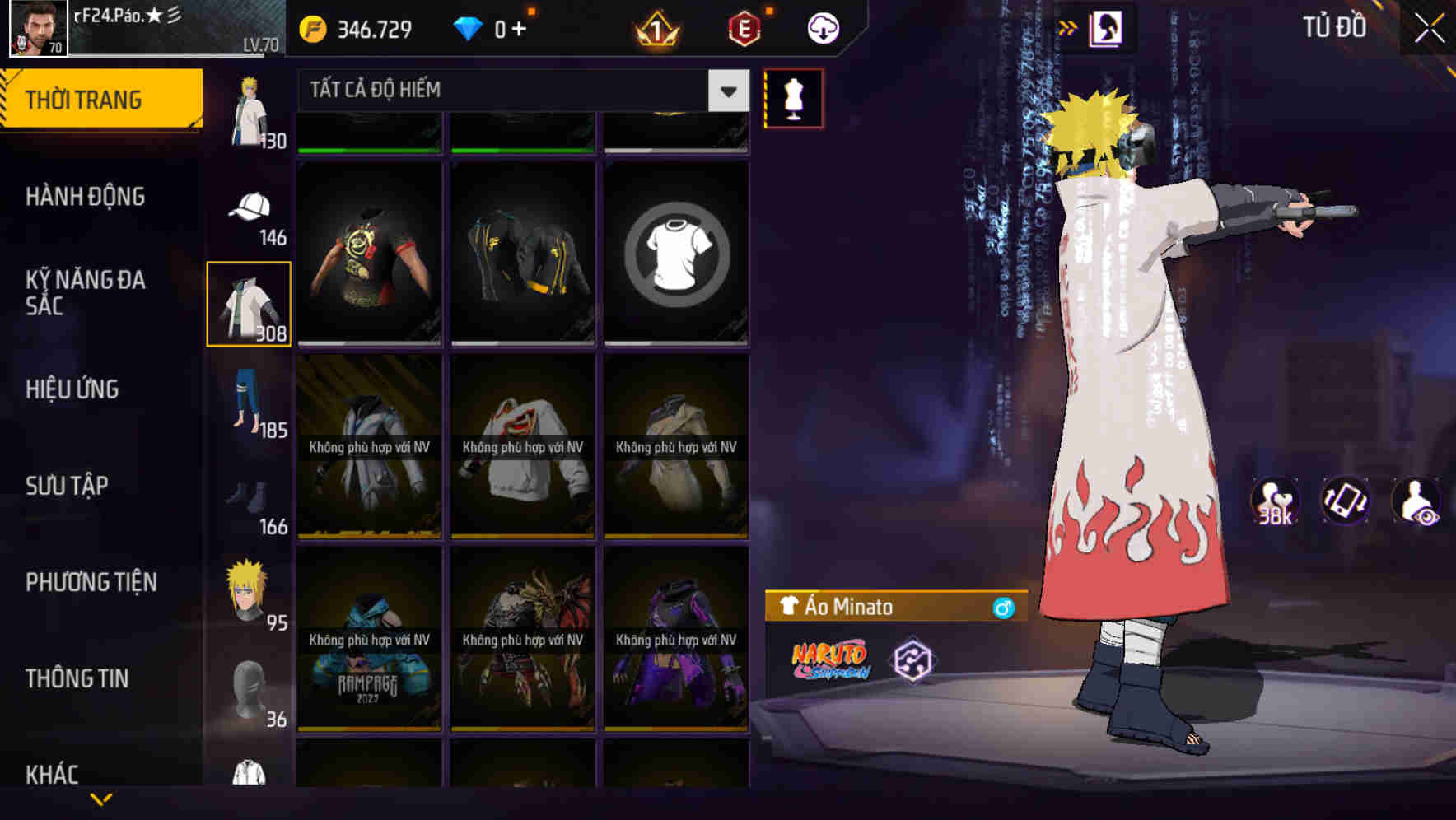
Task: Collapse the sidebar with the bottom arrow
Action: tap(100, 800)
